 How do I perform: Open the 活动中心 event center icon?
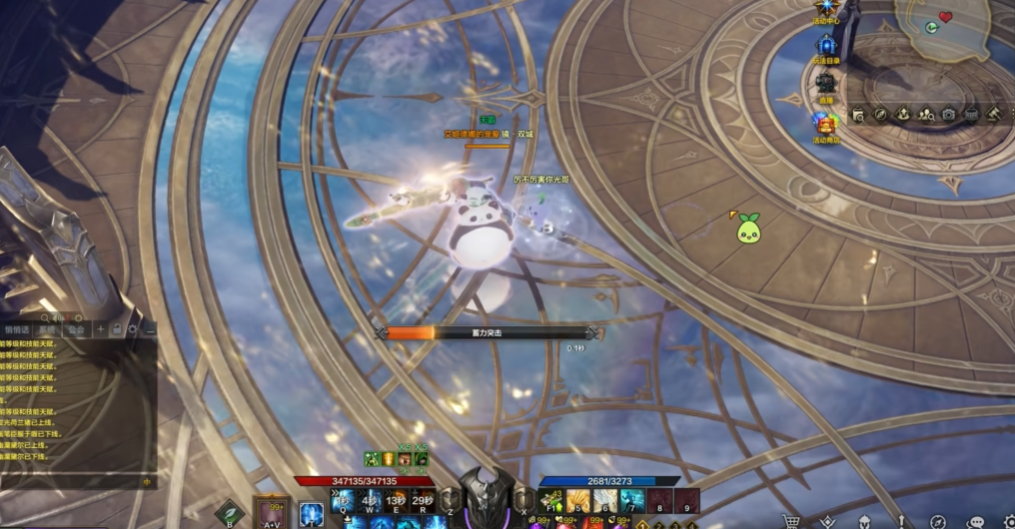pos(827,9)
